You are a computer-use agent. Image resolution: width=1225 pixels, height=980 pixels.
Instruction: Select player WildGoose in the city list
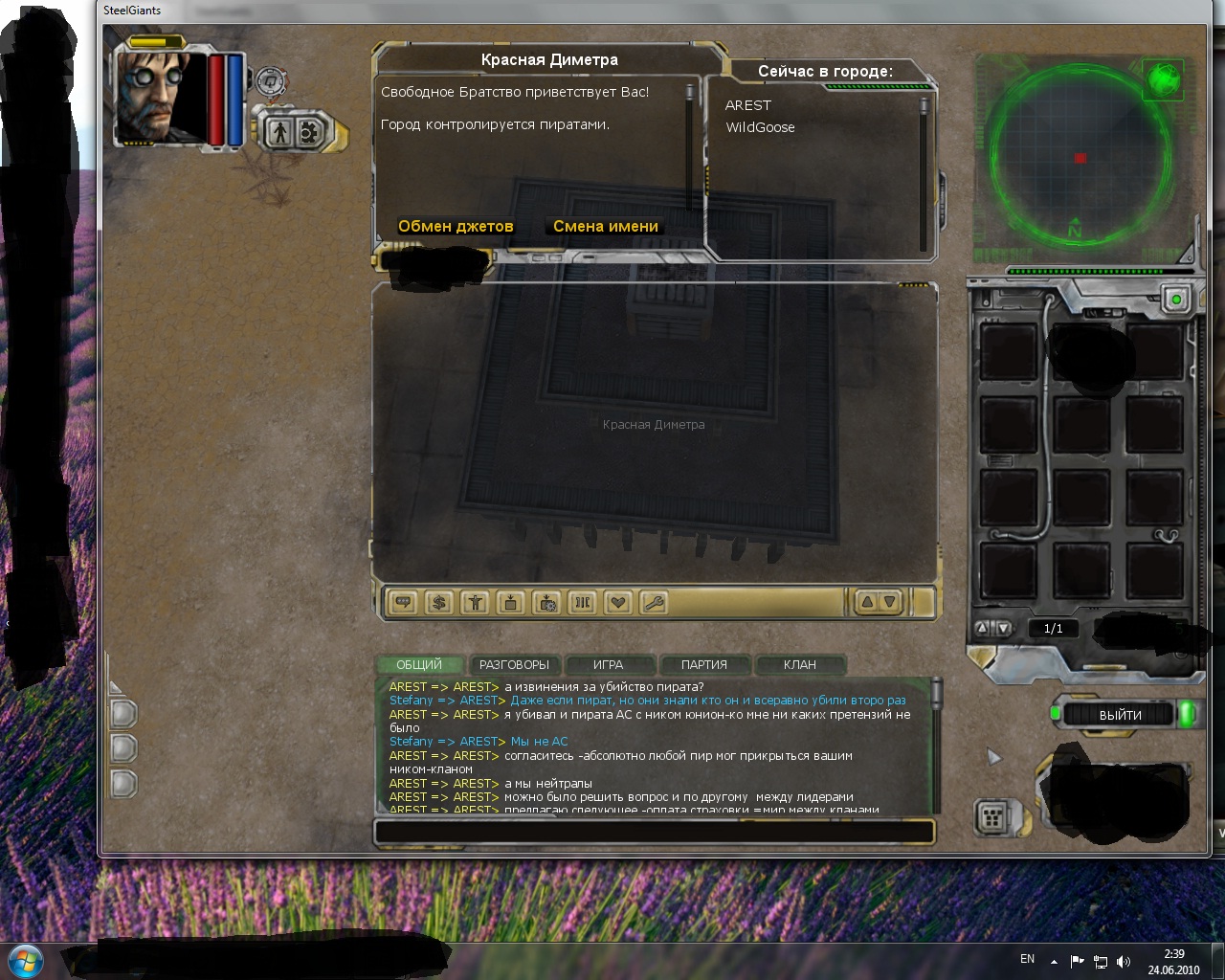click(x=760, y=127)
